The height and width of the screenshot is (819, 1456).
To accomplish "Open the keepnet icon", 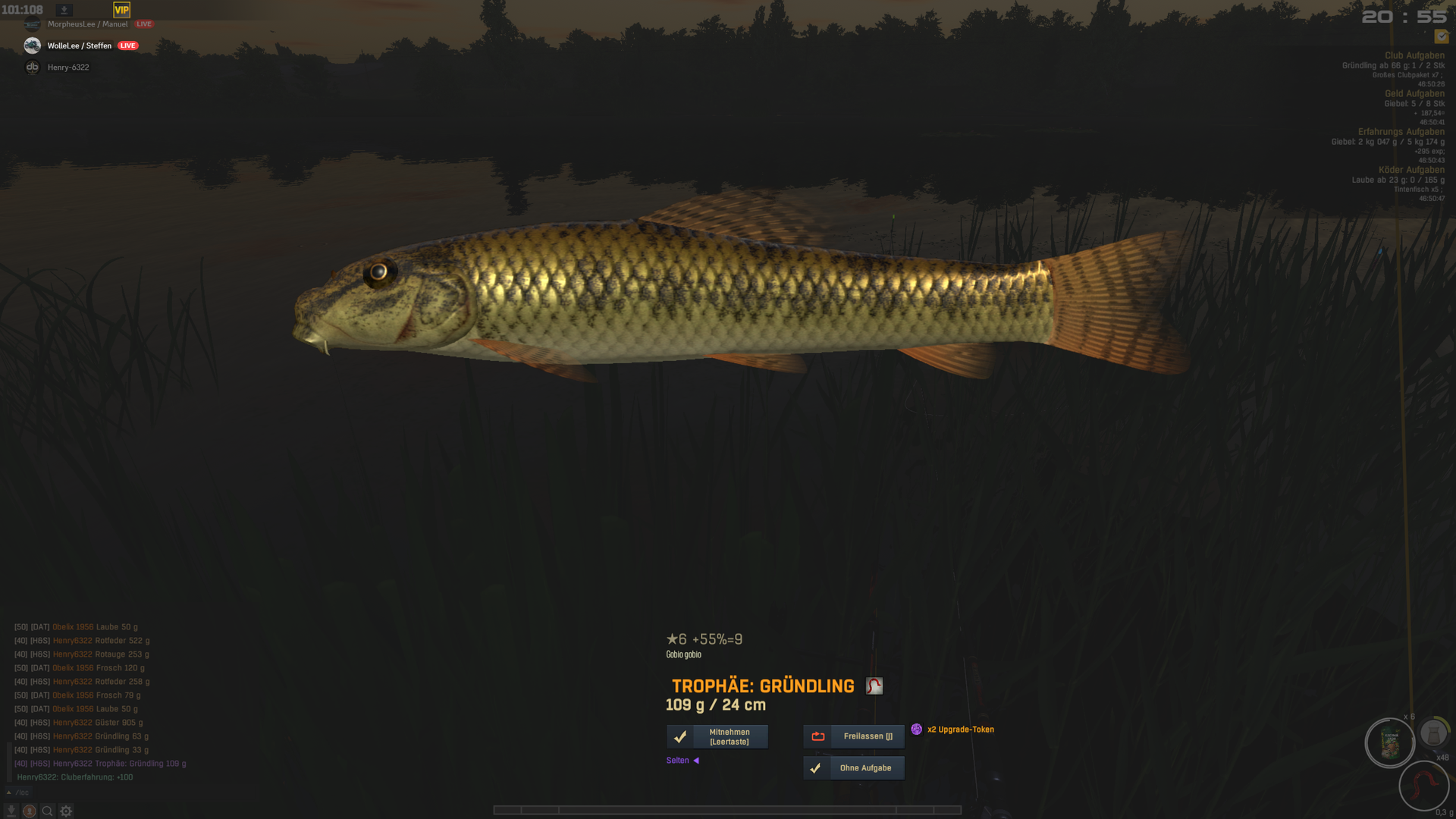I will click(1433, 733).
